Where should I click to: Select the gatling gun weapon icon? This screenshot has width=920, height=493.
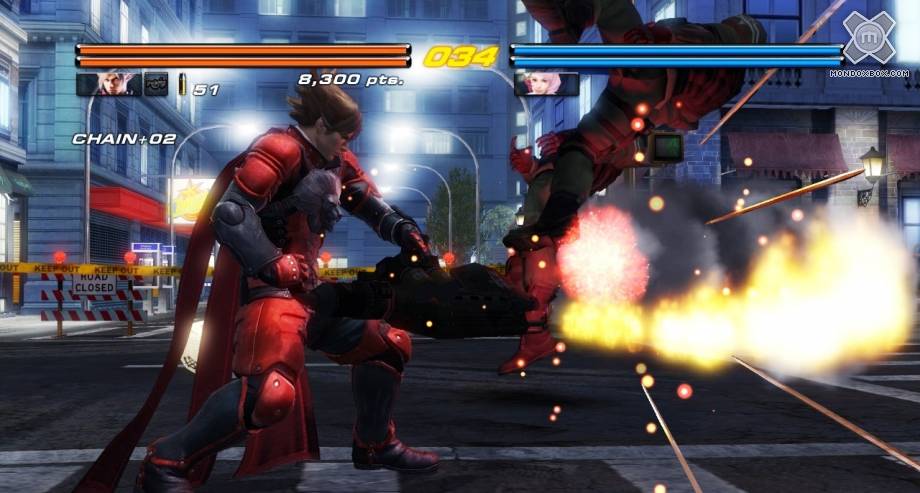point(156,84)
